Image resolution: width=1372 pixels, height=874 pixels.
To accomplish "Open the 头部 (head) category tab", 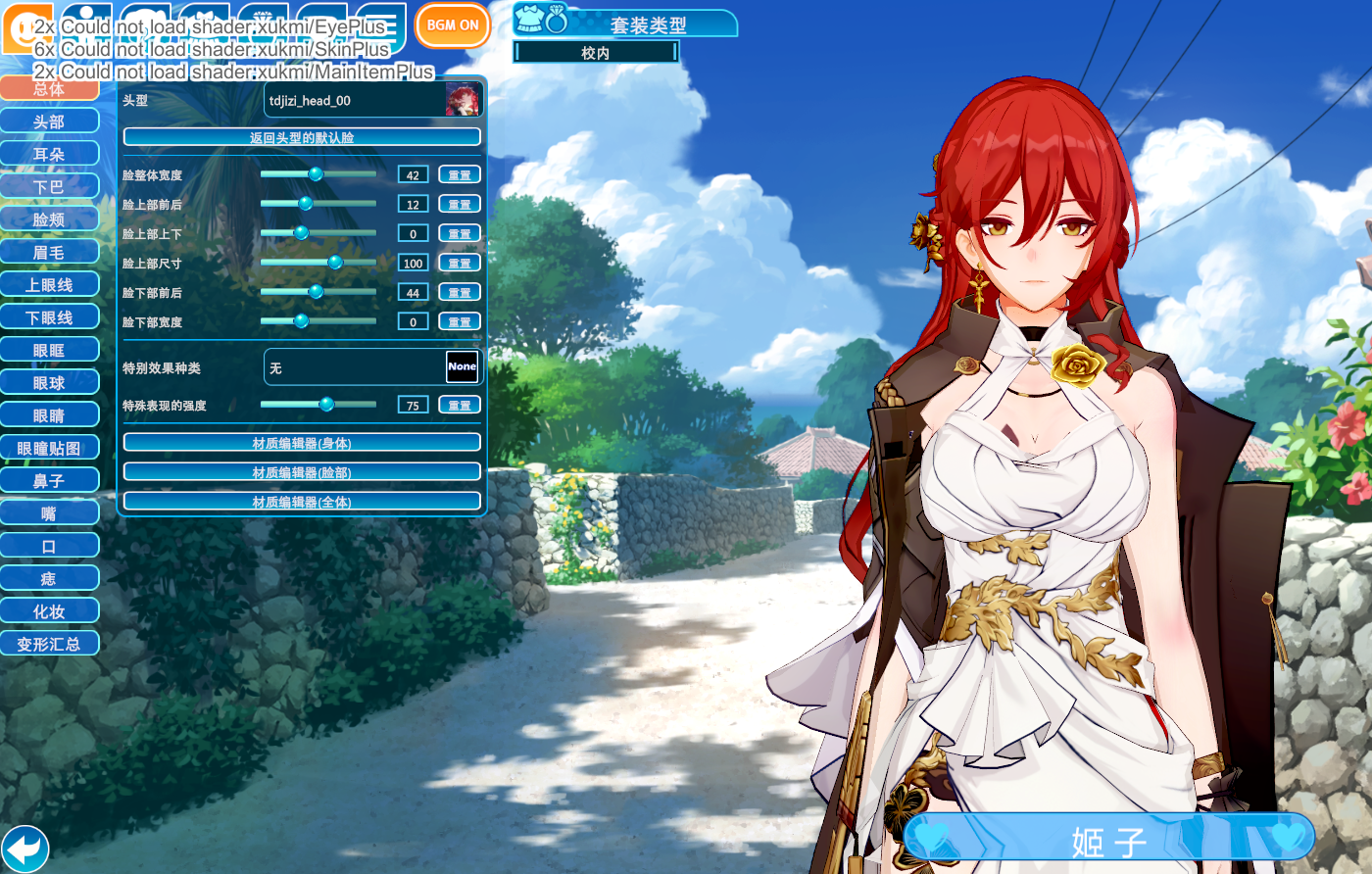I will pyautogui.click(x=49, y=121).
